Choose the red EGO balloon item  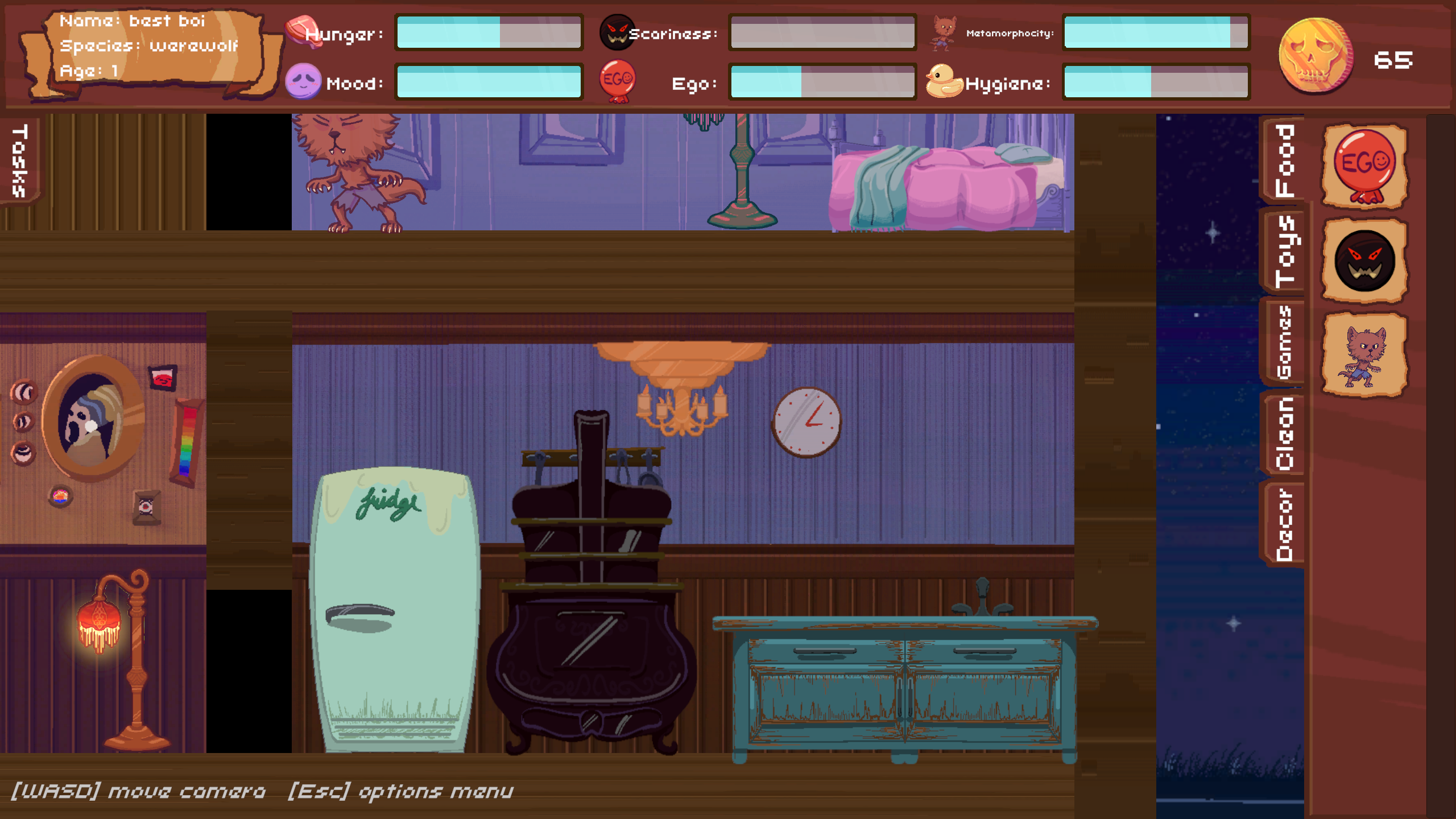coord(1364,166)
